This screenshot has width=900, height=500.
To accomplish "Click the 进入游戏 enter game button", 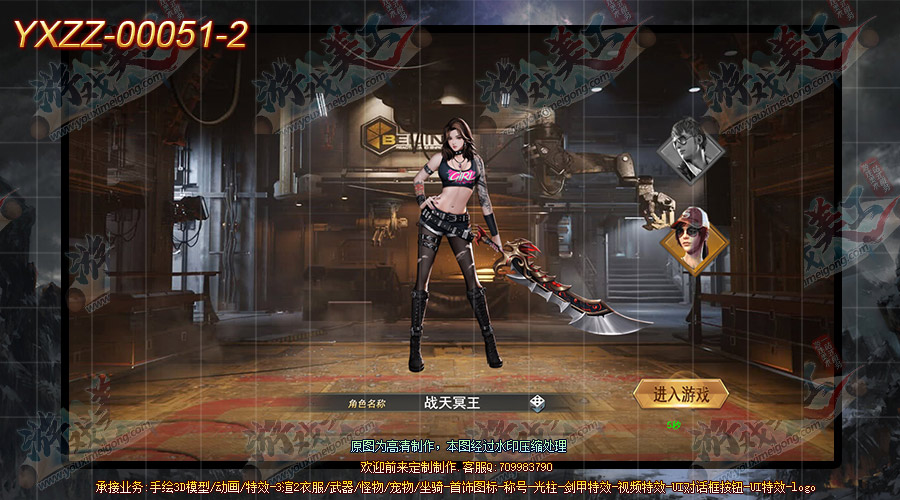I will [x=681, y=395].
